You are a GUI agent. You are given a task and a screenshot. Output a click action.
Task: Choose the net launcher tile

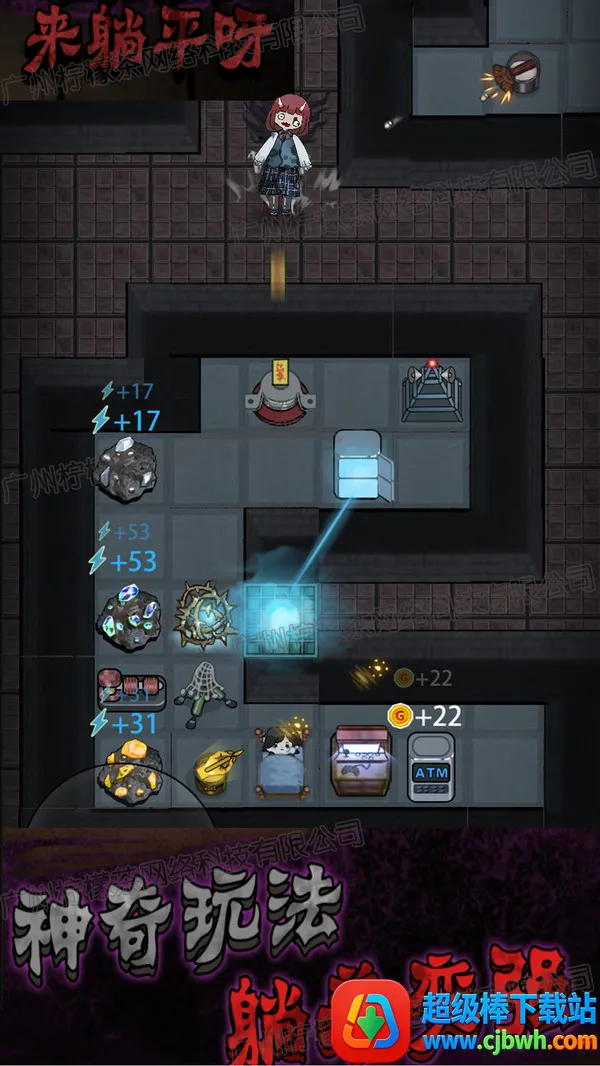[x=204, y=692]
